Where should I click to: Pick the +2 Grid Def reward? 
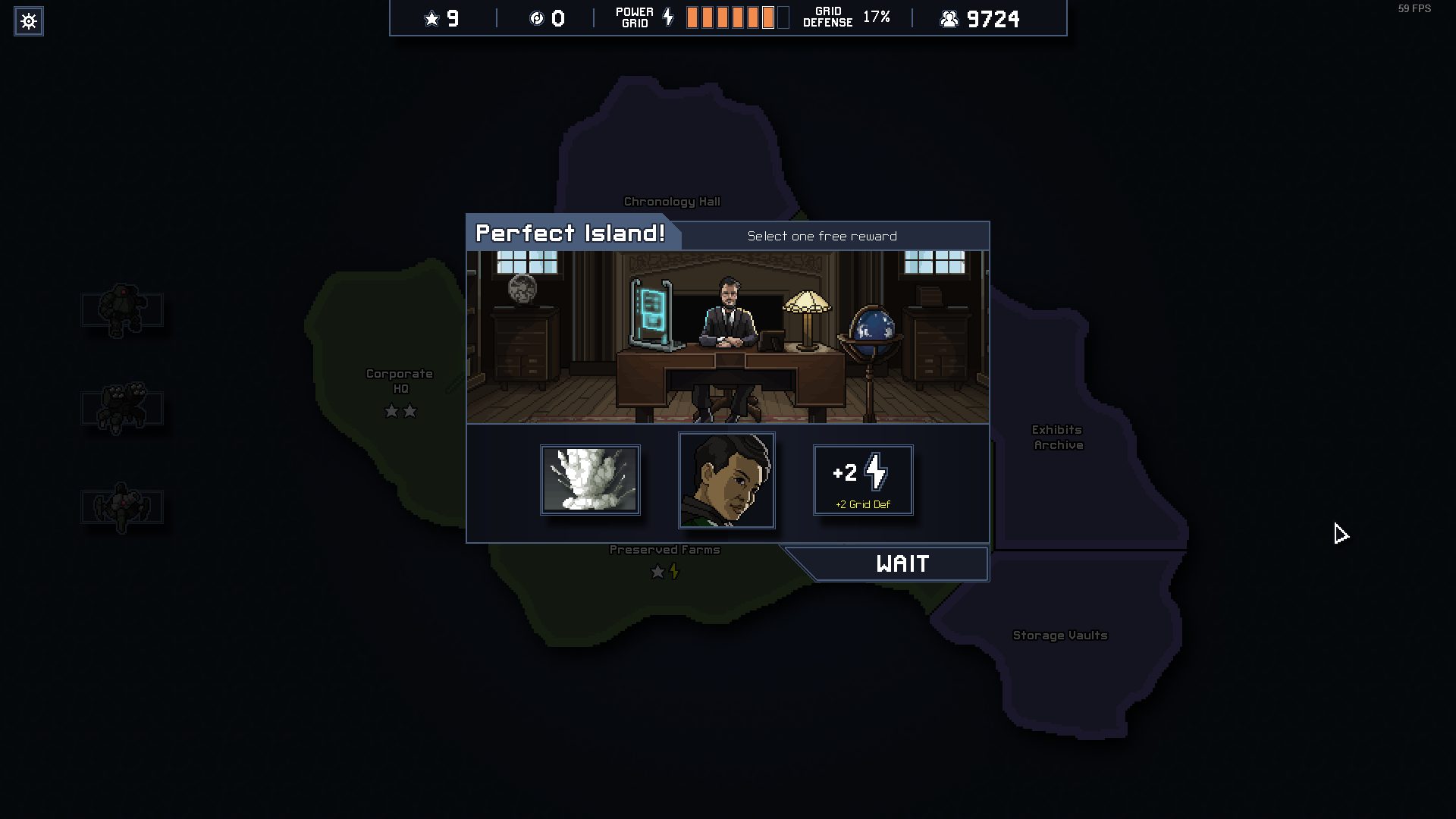click(863, 480)
